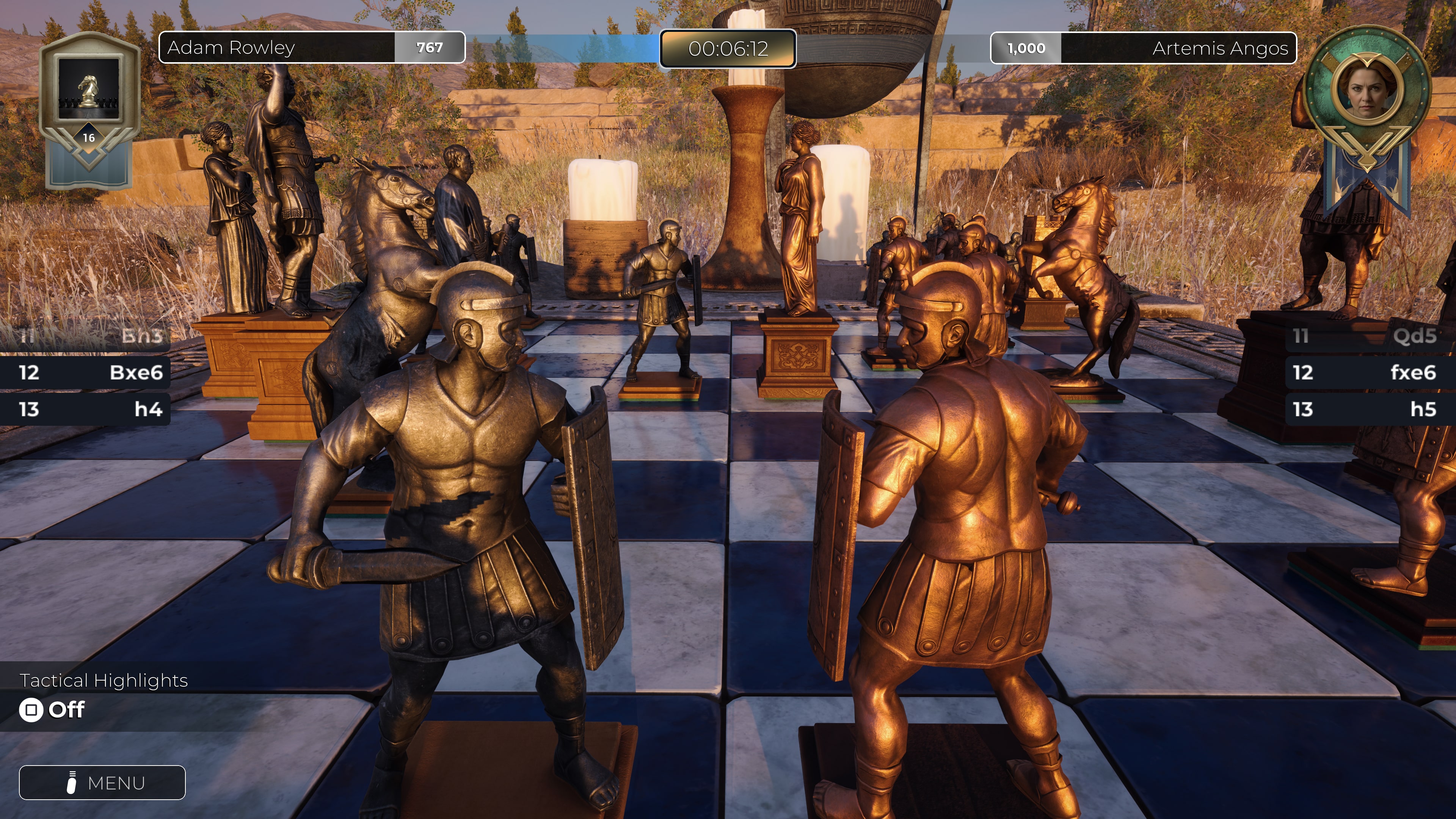
Task: Click the level 16 rank chevron badge
Action: tap(89, 137)
